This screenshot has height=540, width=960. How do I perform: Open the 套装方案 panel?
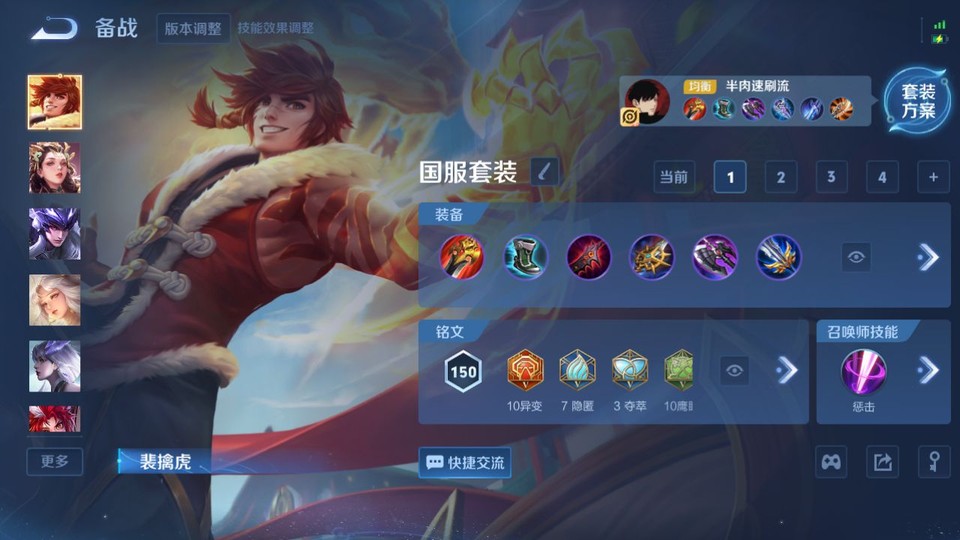pyautogui.click(x=917, y=101)
